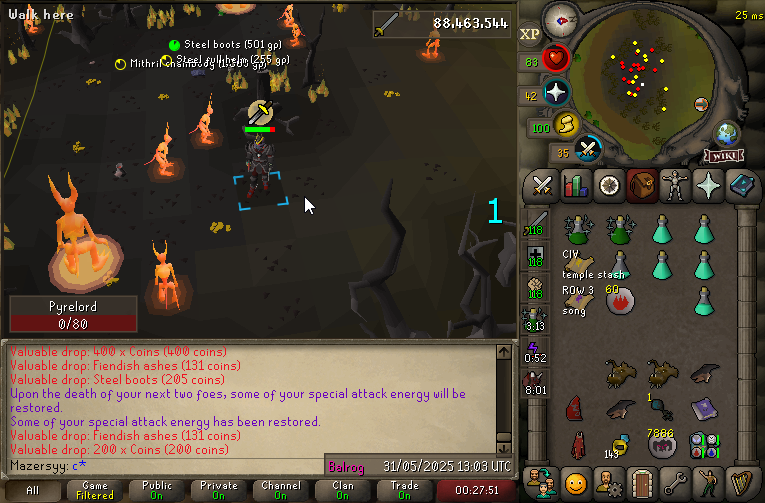Activate quick-prayers with the prayer orb
The image size is (765, 503).
click(x=556, y=93)
